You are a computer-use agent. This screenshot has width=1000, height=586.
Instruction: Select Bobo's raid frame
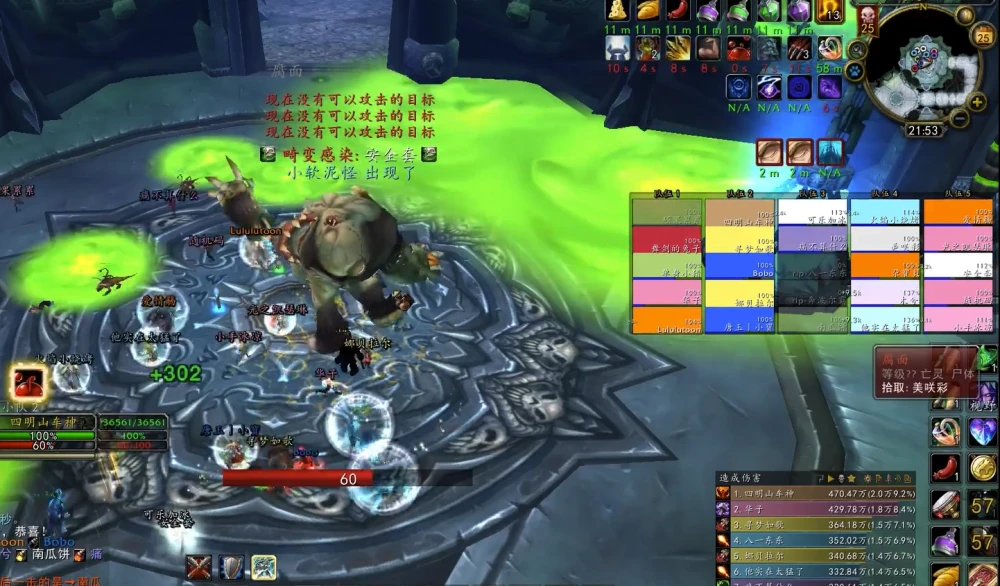(x=739, y=267)
